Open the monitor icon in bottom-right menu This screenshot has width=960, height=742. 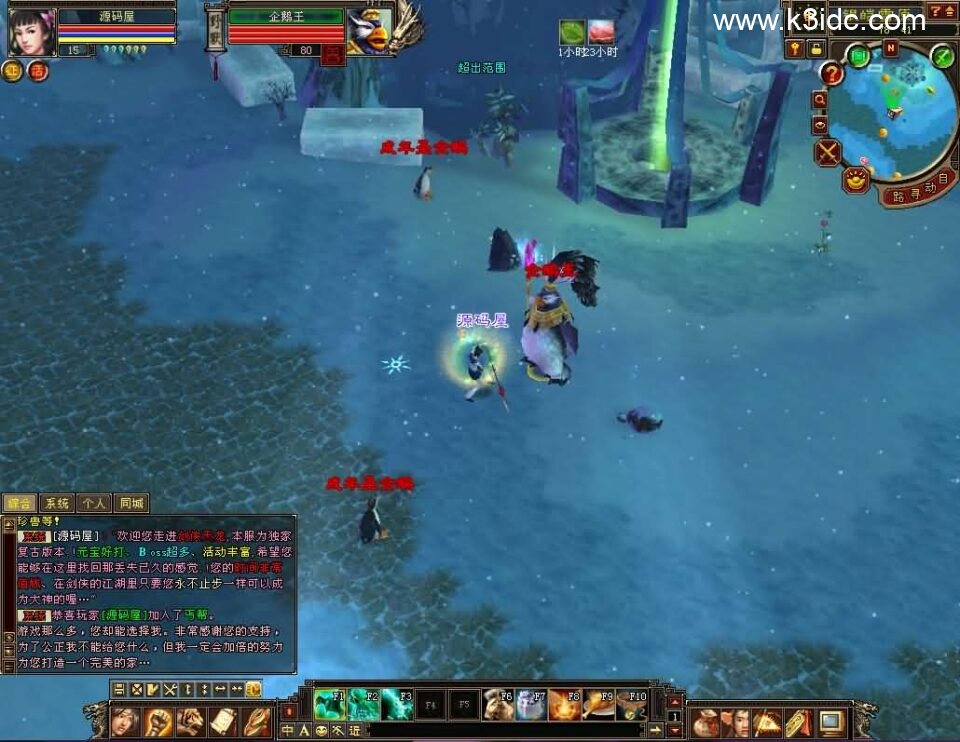[831, 721]
